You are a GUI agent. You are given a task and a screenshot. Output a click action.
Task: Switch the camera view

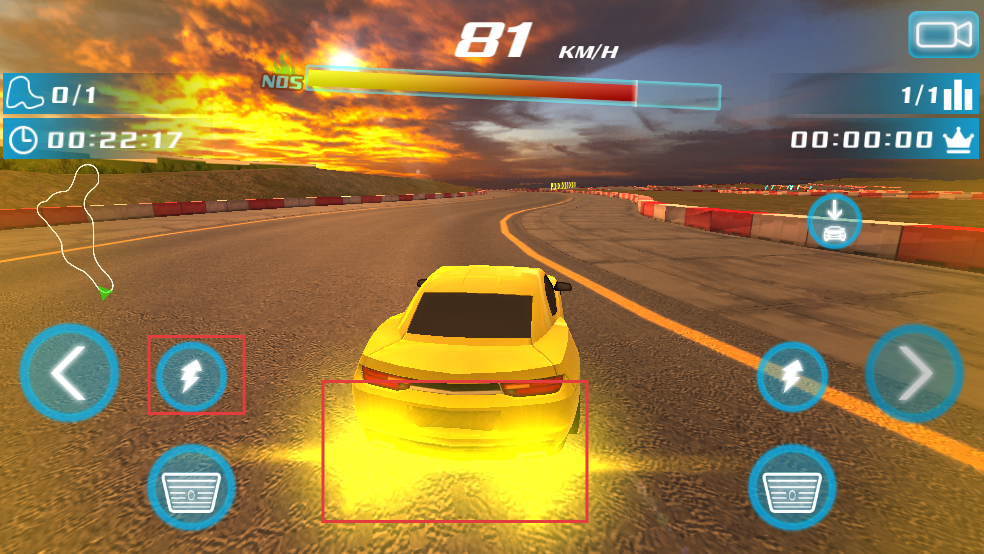[943, 35]
